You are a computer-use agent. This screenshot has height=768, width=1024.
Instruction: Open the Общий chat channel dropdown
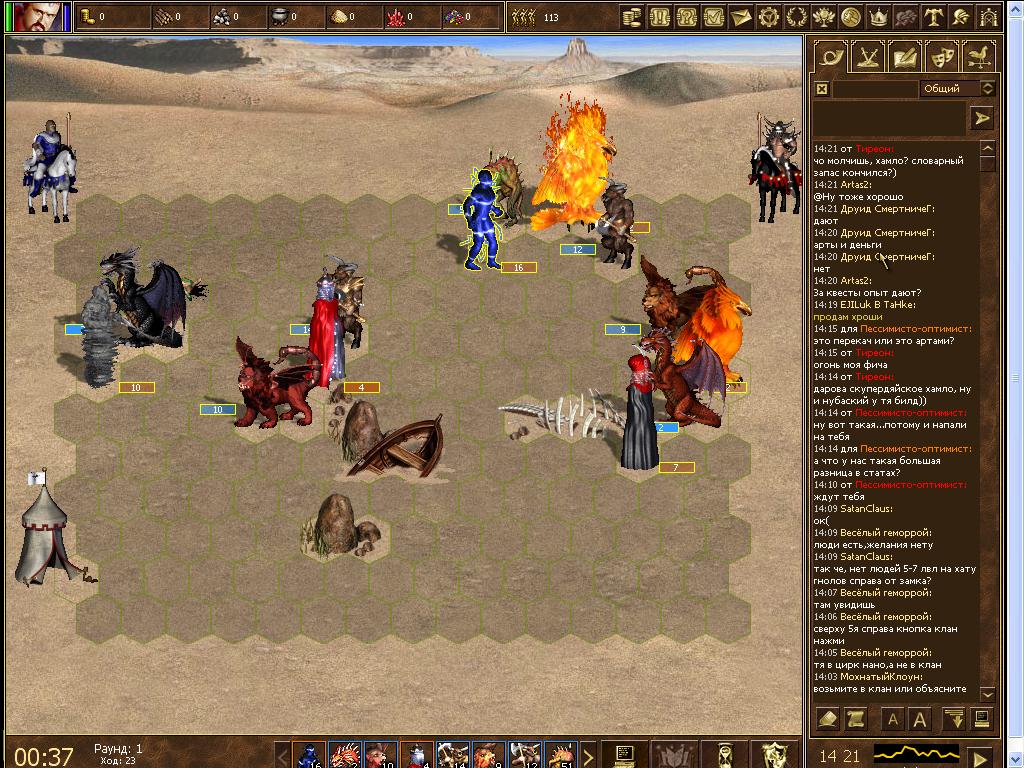click(x=957, y=89)
